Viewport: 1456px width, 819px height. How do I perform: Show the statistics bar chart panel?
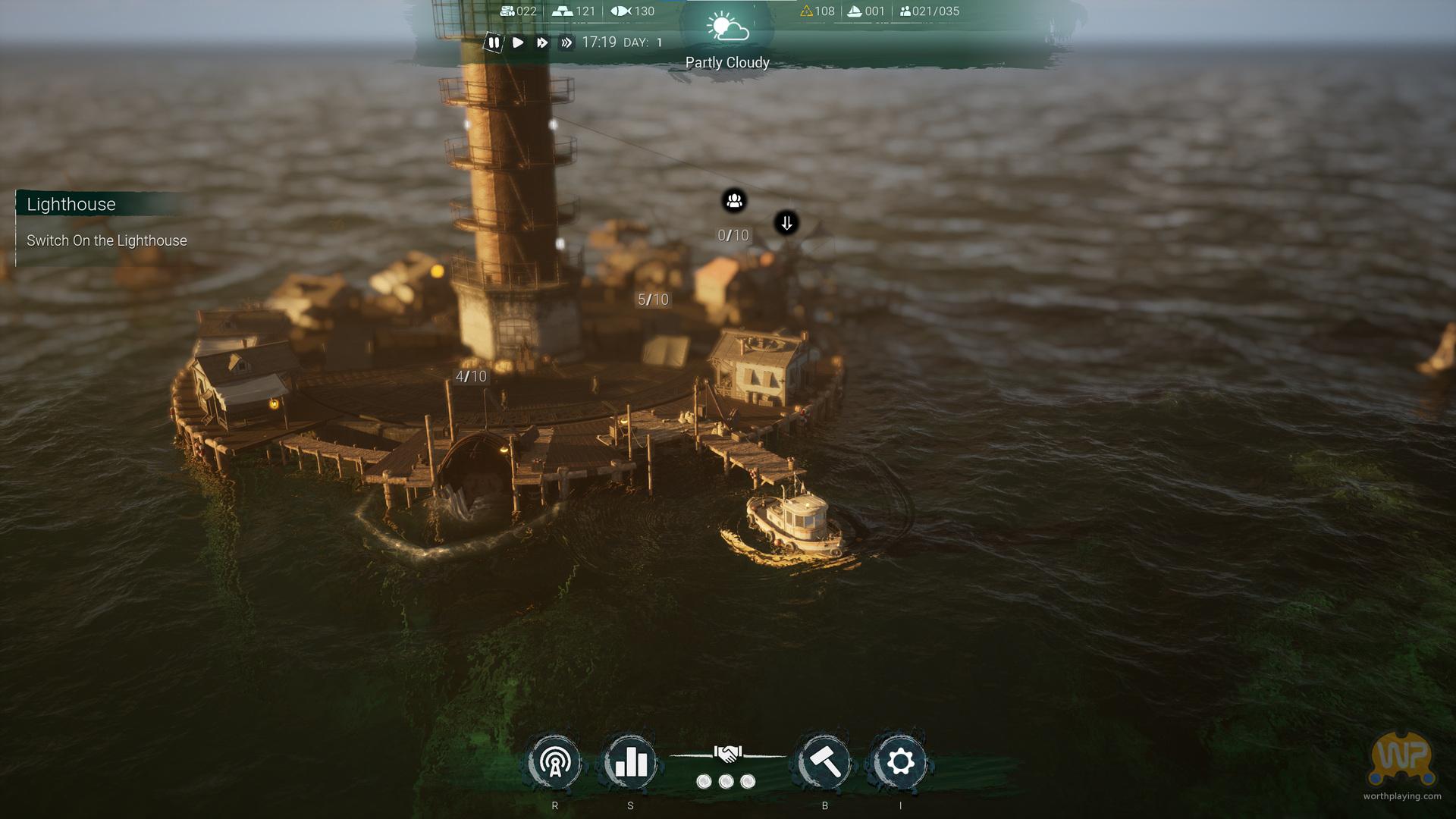point(630,762)
